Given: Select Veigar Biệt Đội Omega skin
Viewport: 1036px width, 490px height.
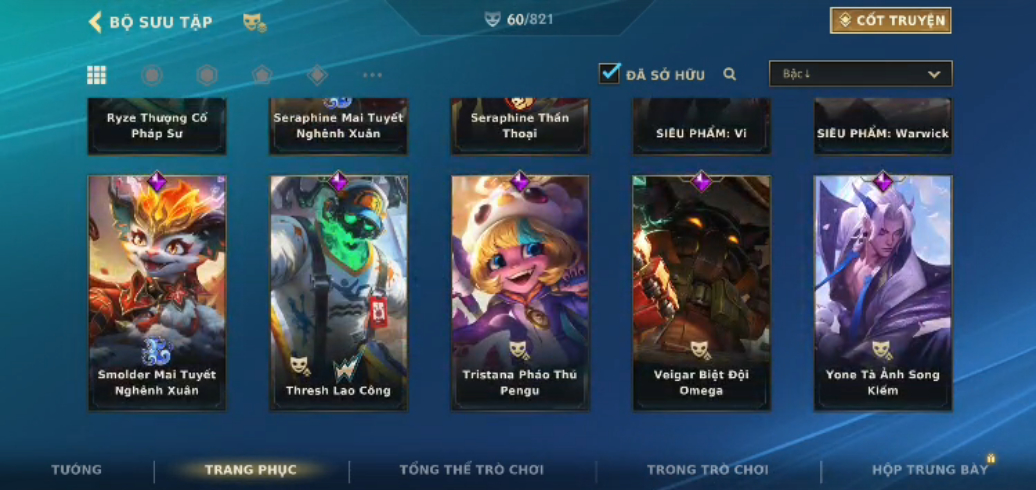Looking at the screenshot, I should (701, 292).
